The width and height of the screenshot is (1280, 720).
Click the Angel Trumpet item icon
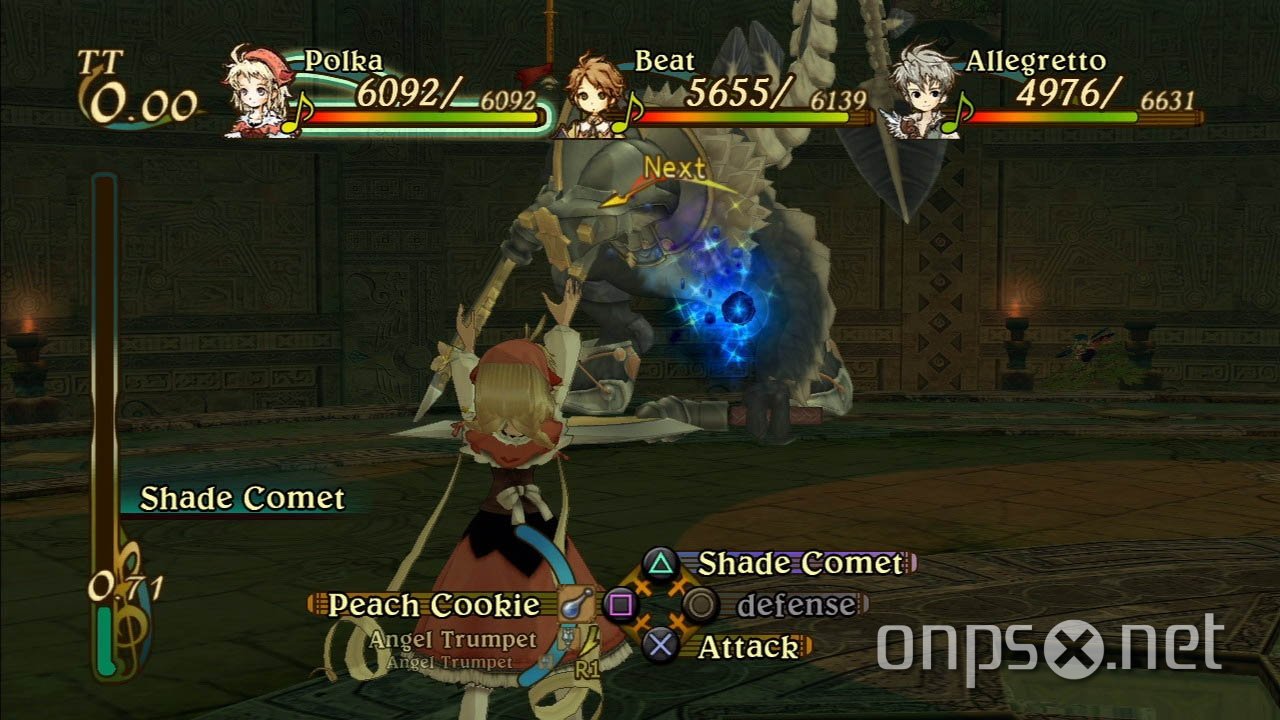(x=570, y=637)
